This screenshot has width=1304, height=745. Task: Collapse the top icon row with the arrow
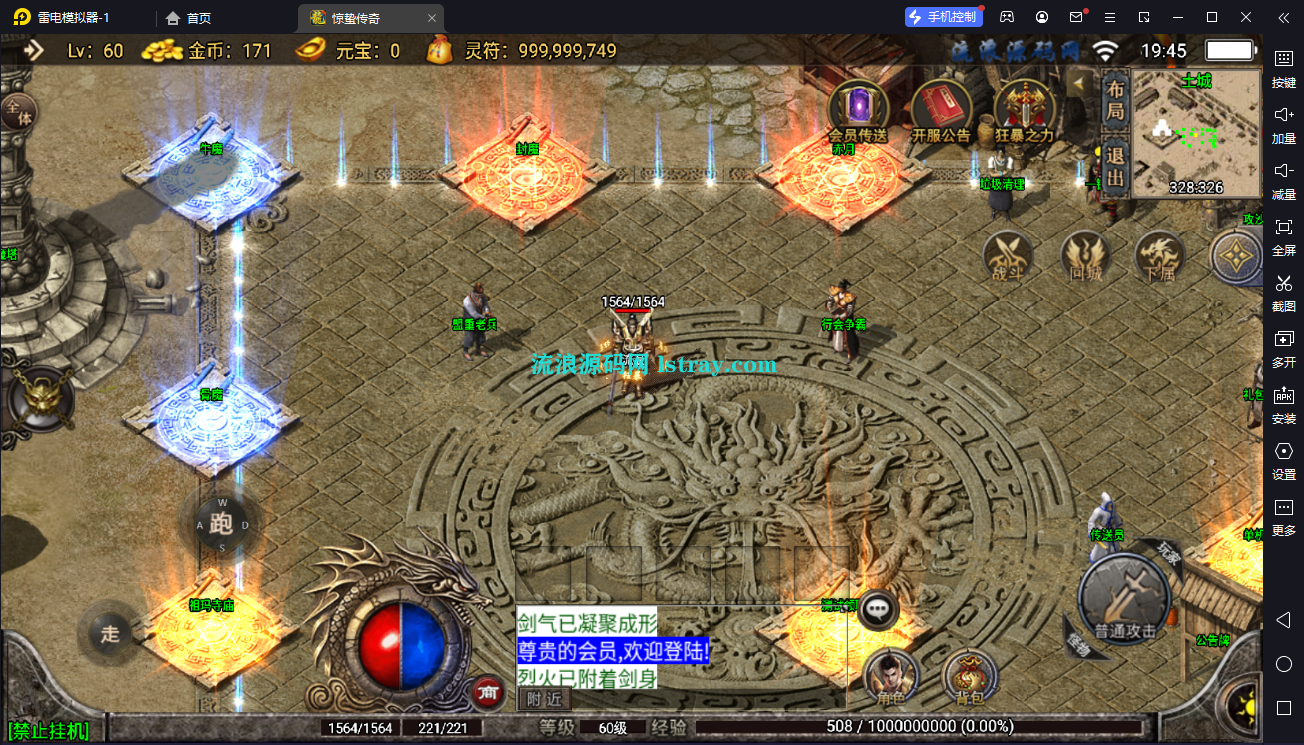click(x=1079, y=84)
